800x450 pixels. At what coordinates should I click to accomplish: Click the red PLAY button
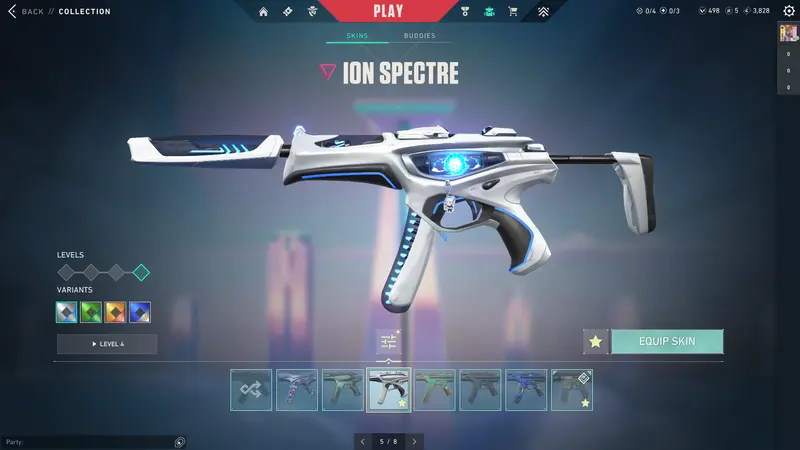point(388,11)
